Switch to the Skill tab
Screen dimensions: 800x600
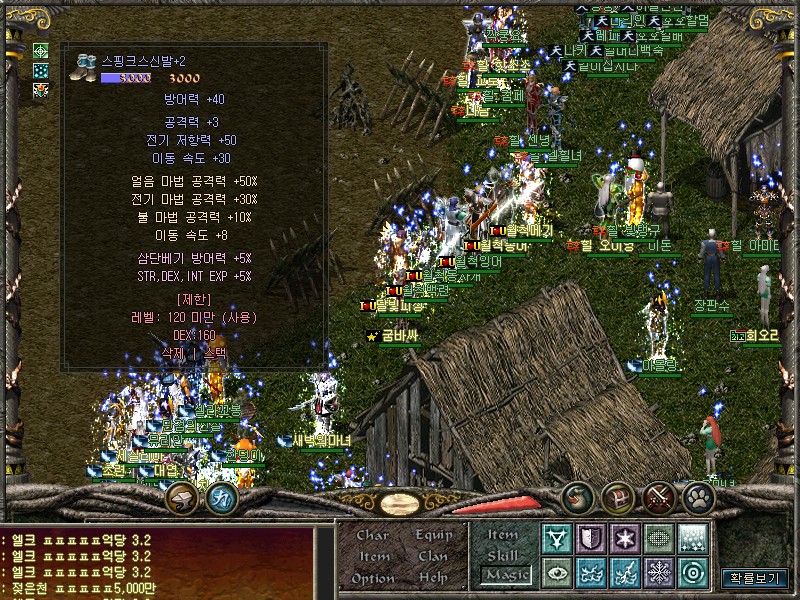click(503, 554)
